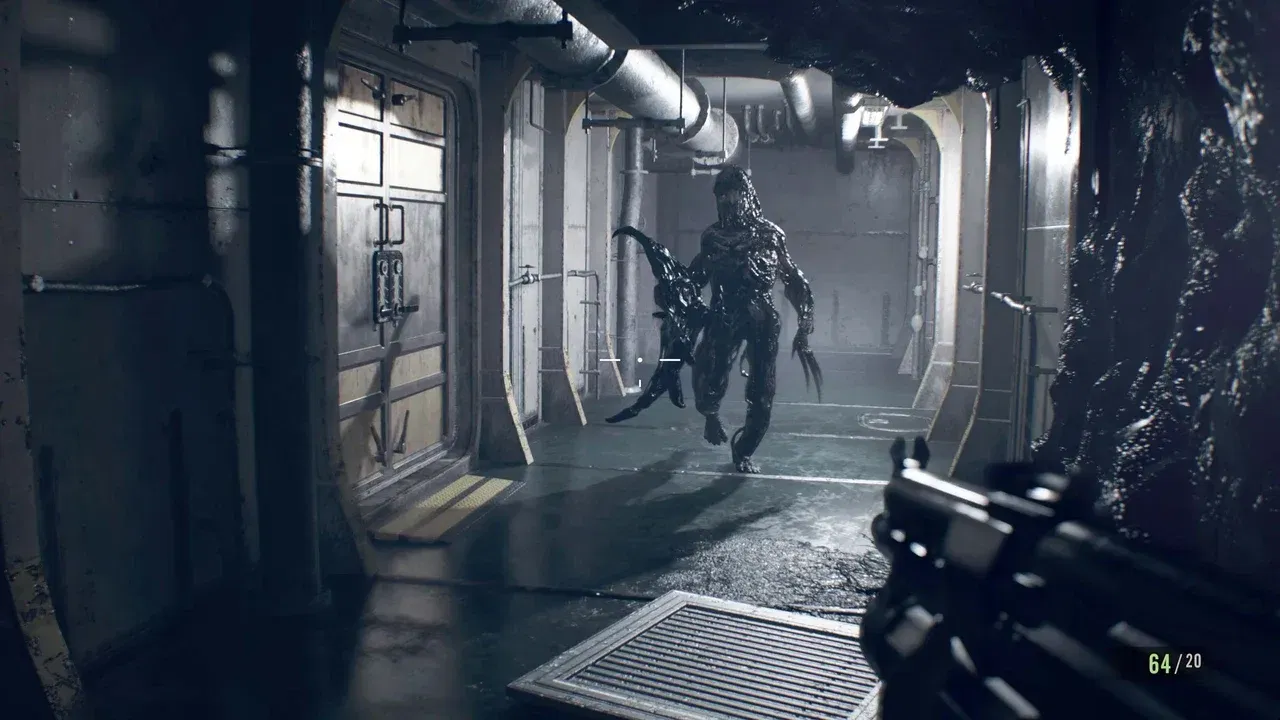
Task: Click the reserve ammo value 20
Action: pyautogui.click(x=1193, y=660)
